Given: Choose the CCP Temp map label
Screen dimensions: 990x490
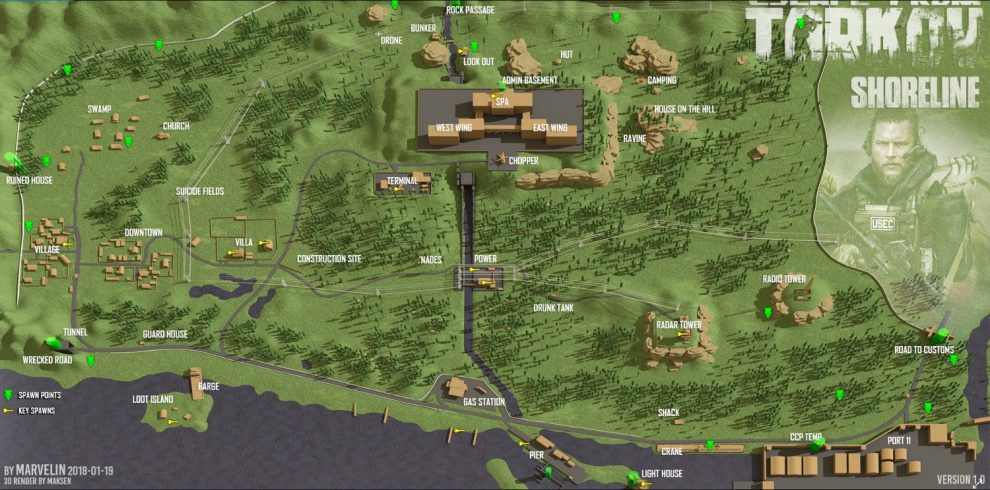Looking at the screenshot, I should click(805, 437).
